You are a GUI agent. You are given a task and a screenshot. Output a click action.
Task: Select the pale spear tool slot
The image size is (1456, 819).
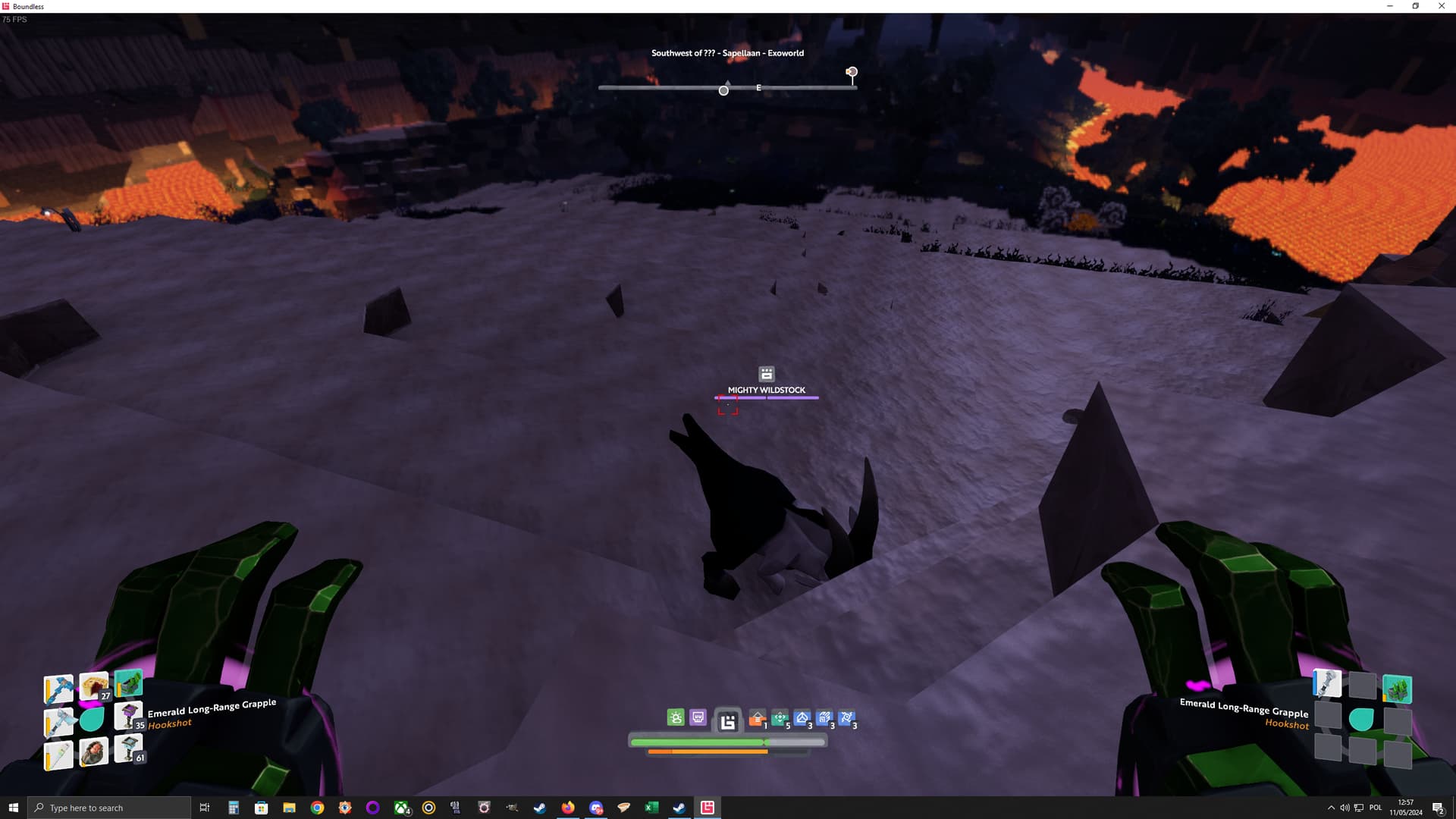(58, 755)
